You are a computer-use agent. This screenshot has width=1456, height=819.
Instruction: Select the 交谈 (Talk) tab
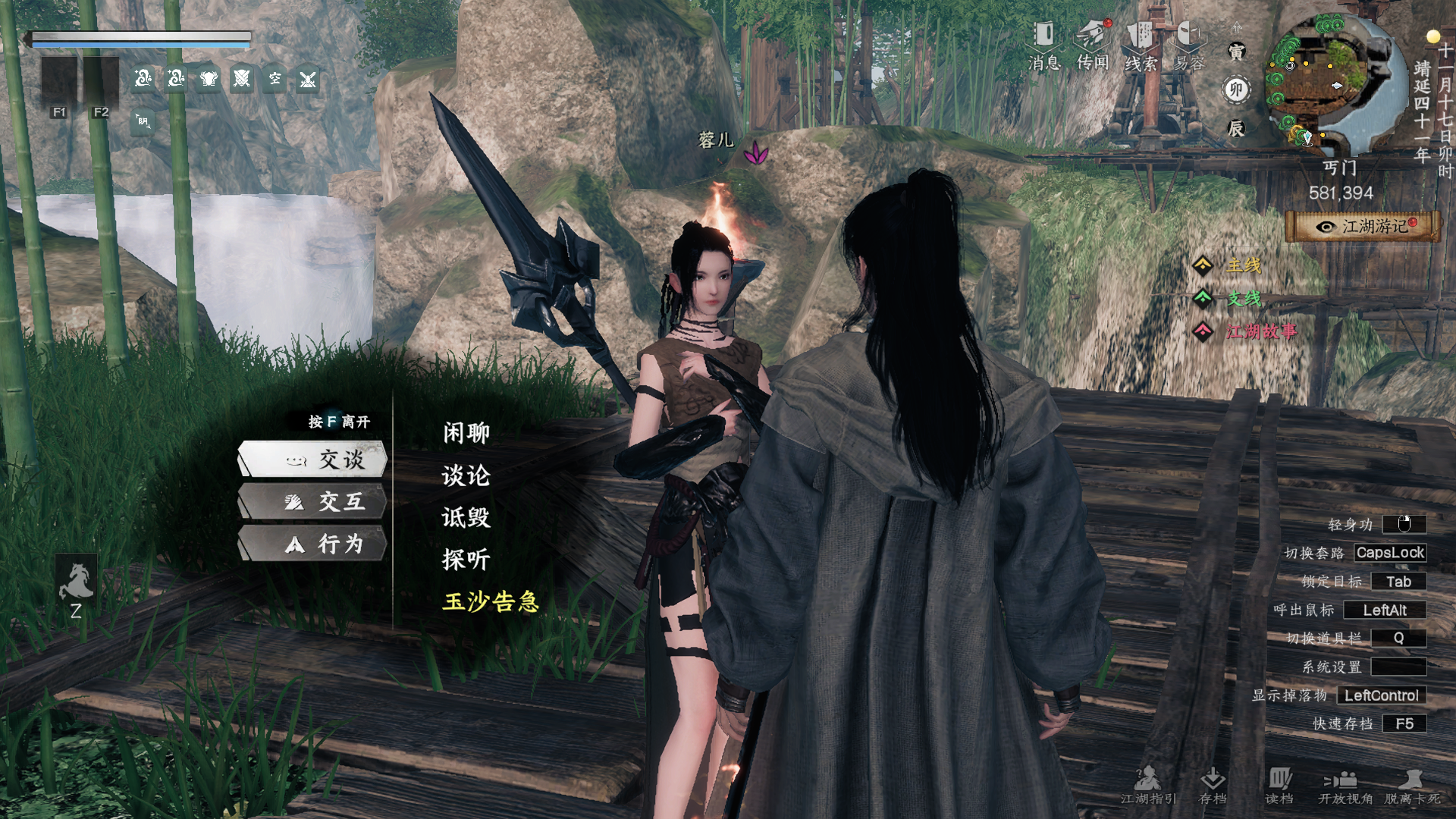314,460
